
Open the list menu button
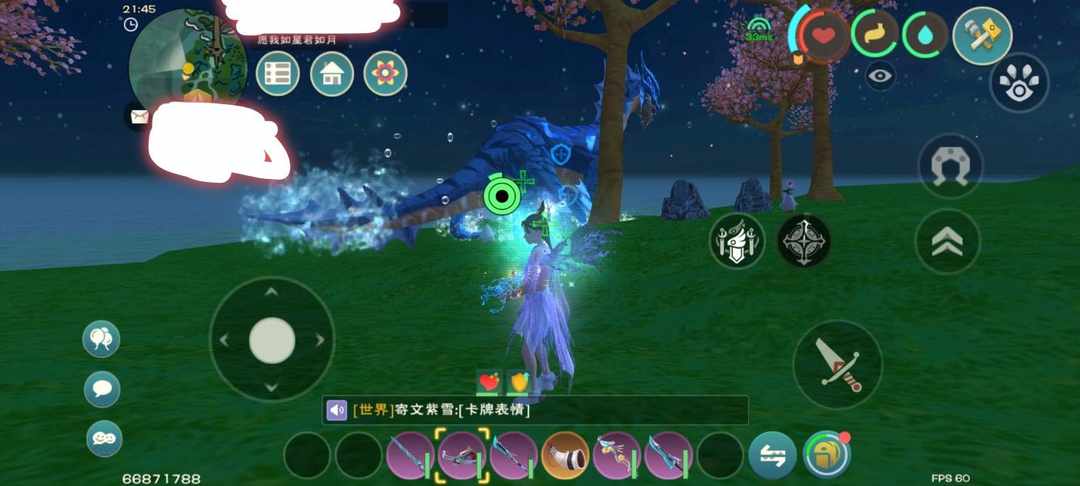coord(278,74)
